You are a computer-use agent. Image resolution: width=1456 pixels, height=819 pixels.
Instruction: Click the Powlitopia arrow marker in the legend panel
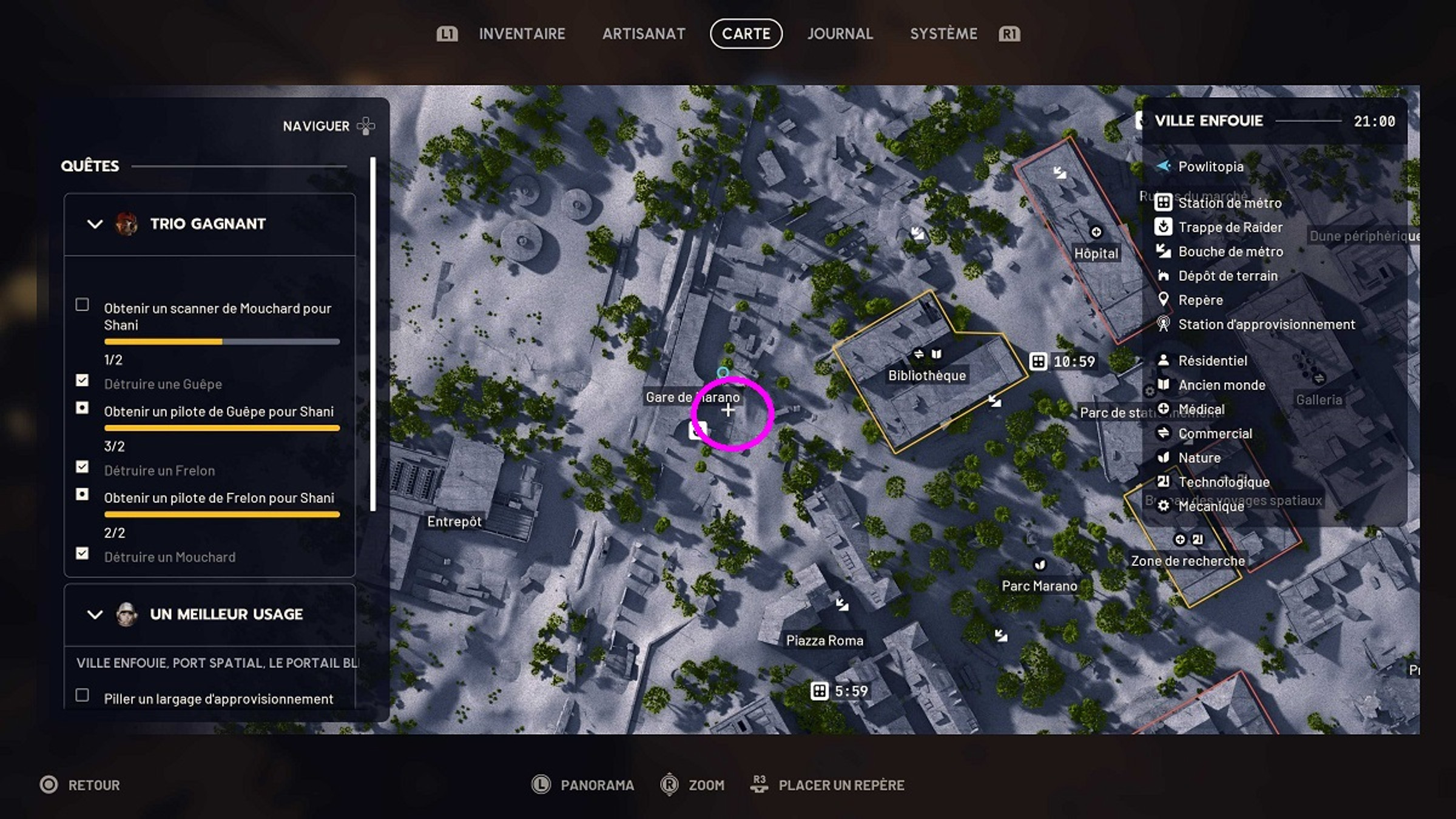(x=1162, y=166)
